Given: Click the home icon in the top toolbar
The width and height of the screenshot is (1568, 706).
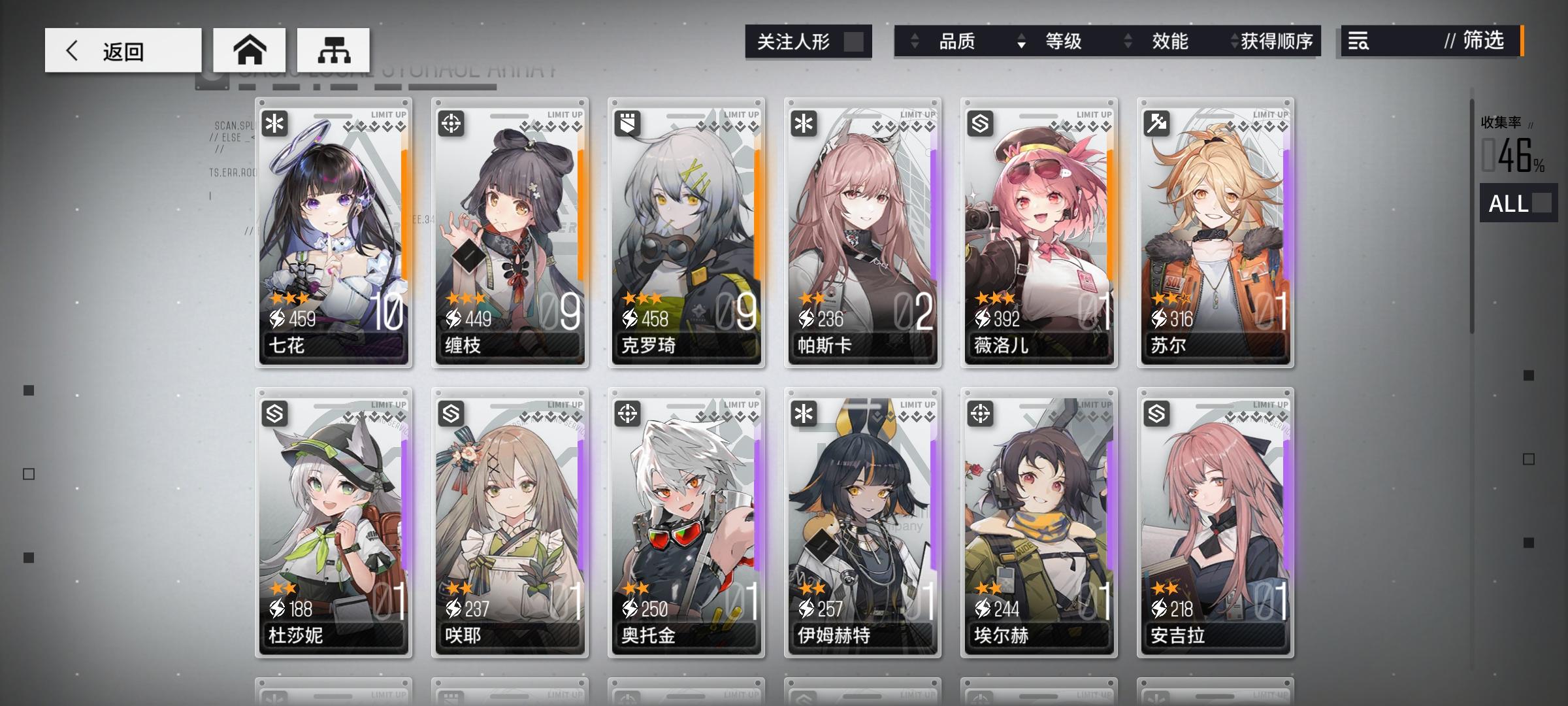Looking at the screenshot, I should coord(250,48).
